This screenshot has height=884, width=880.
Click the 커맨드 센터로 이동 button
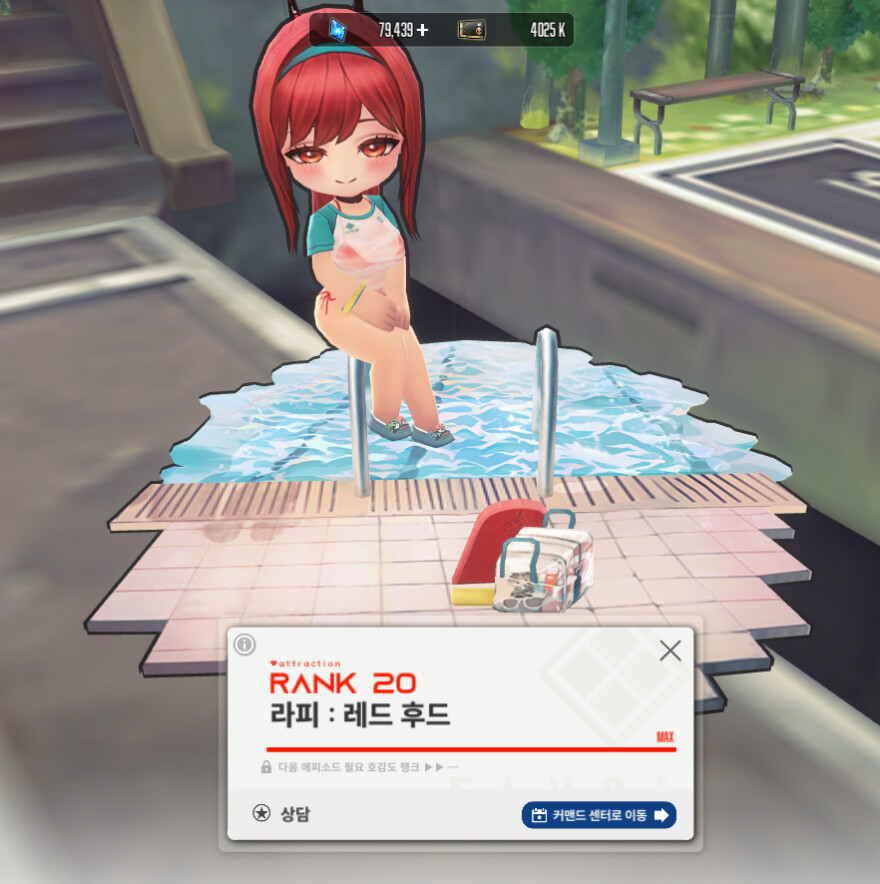pos(598,815)
